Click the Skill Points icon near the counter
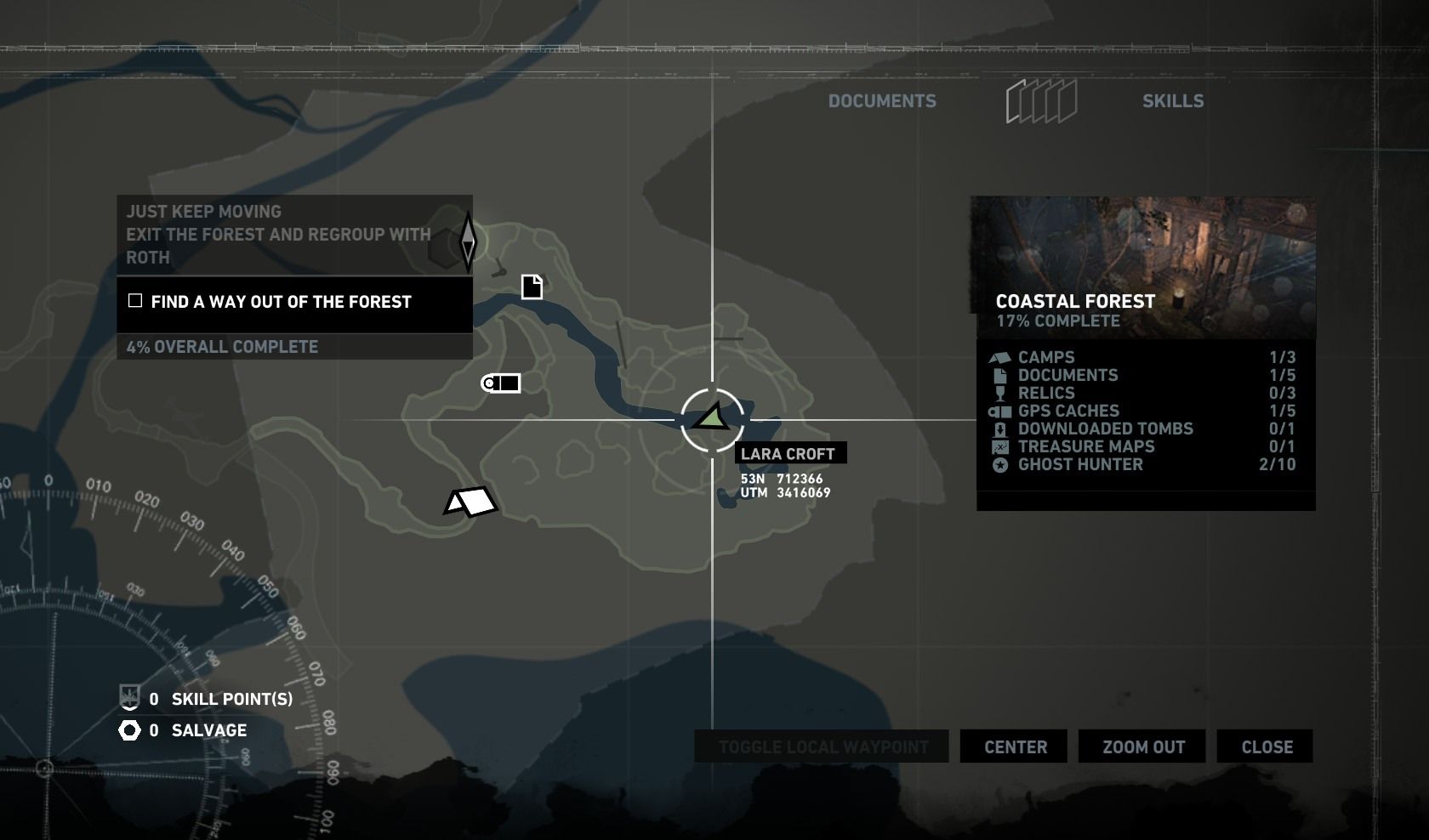Screen dimensions: 1429x840 (x=128, y=699)
